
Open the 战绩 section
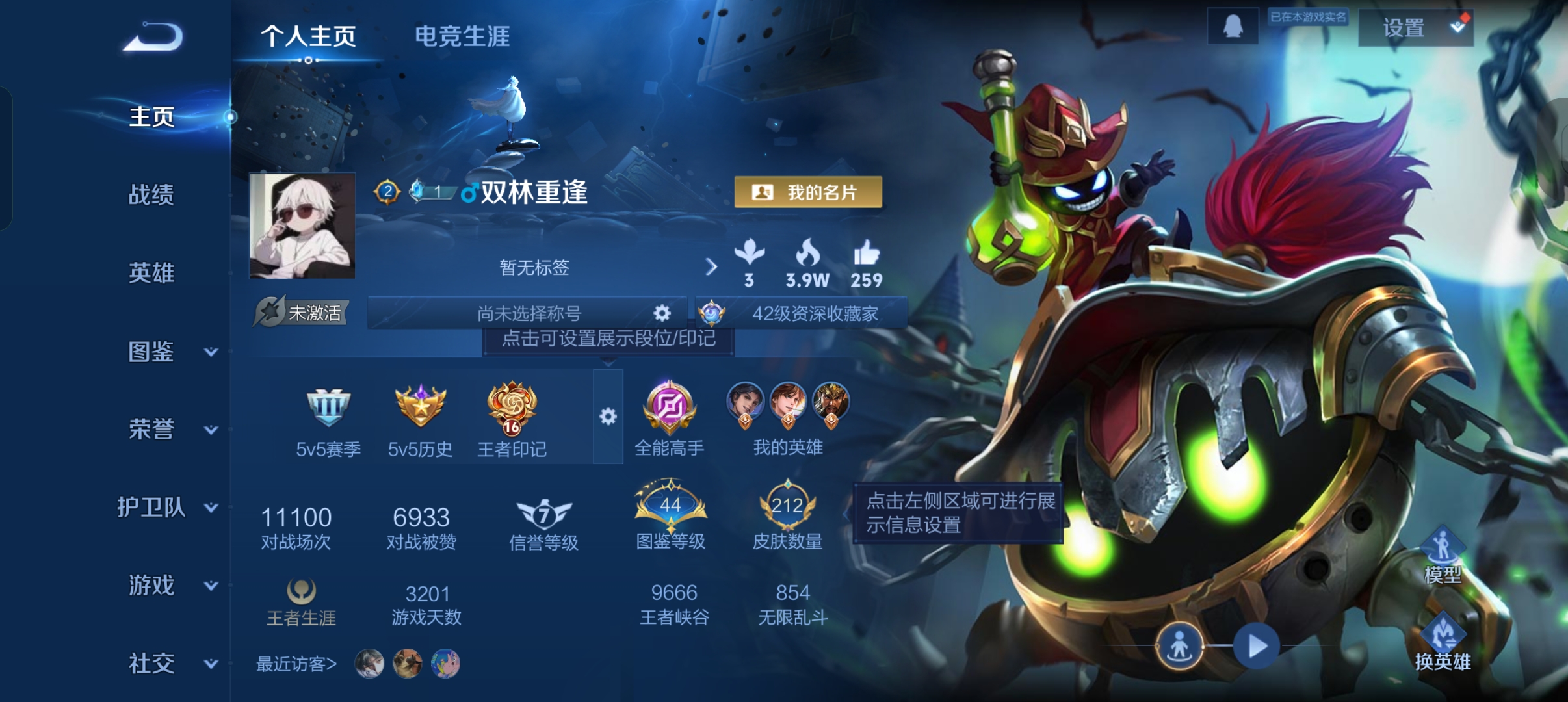pos(151,194)
